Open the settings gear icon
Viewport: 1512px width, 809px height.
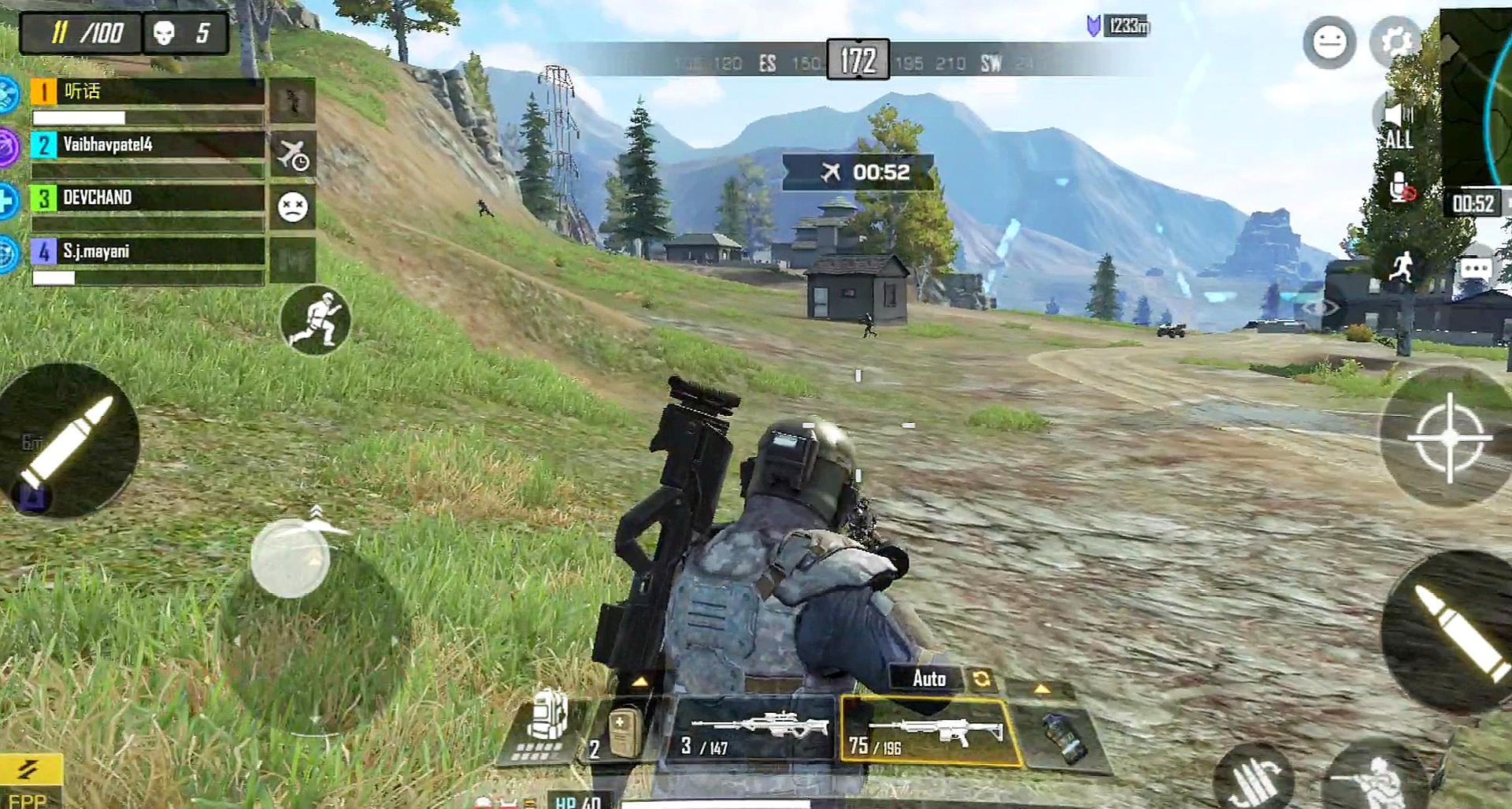pos(1395,41)
